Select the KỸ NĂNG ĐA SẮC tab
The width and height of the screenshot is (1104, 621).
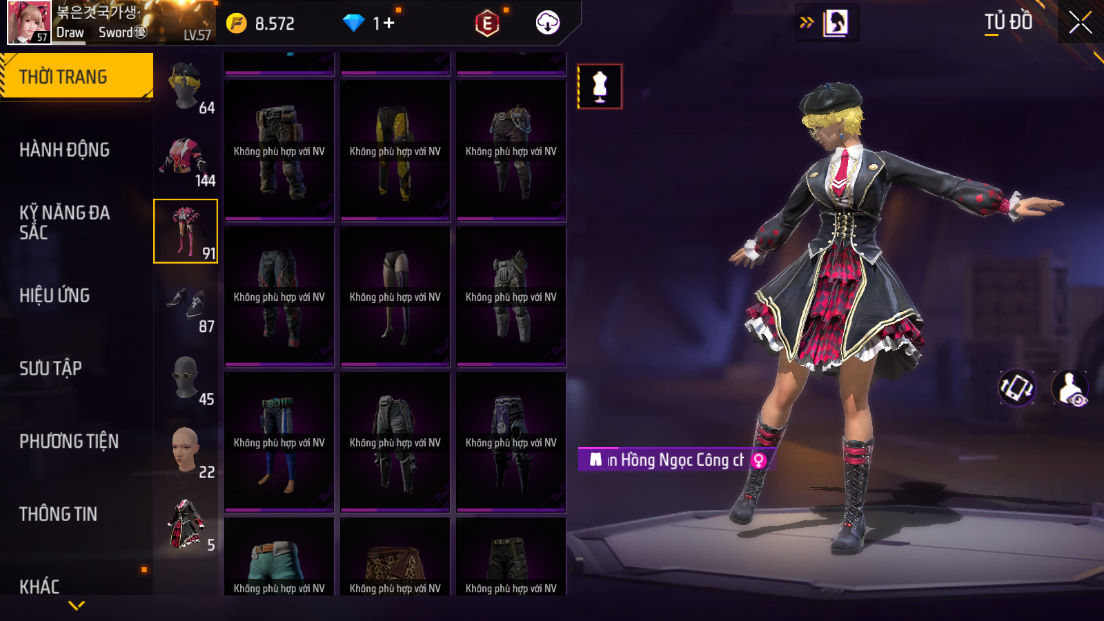click(65, 222)
